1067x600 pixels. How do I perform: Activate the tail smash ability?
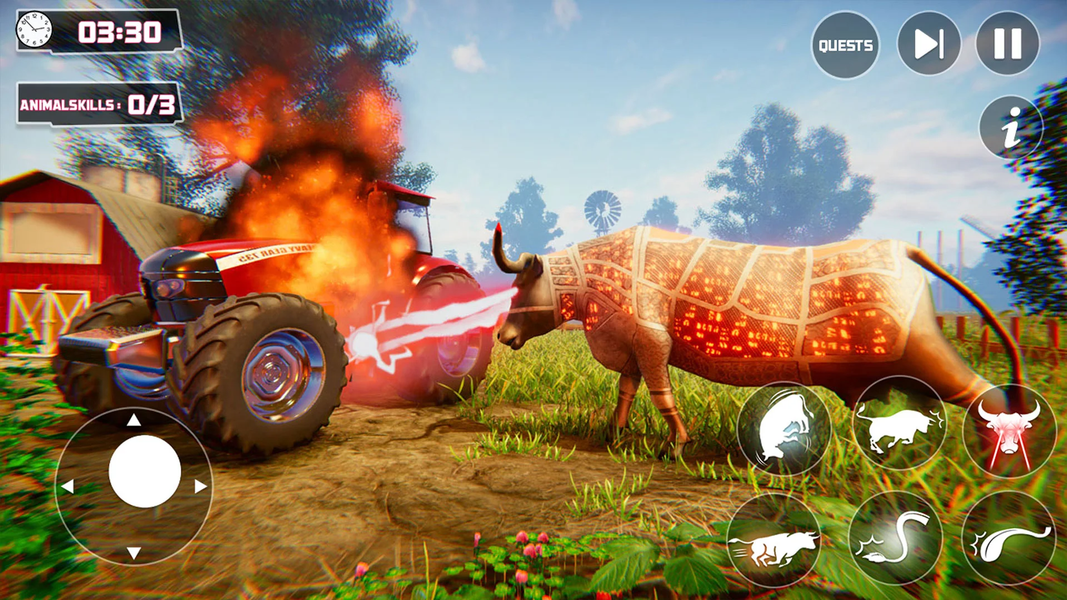(1008, 539)
